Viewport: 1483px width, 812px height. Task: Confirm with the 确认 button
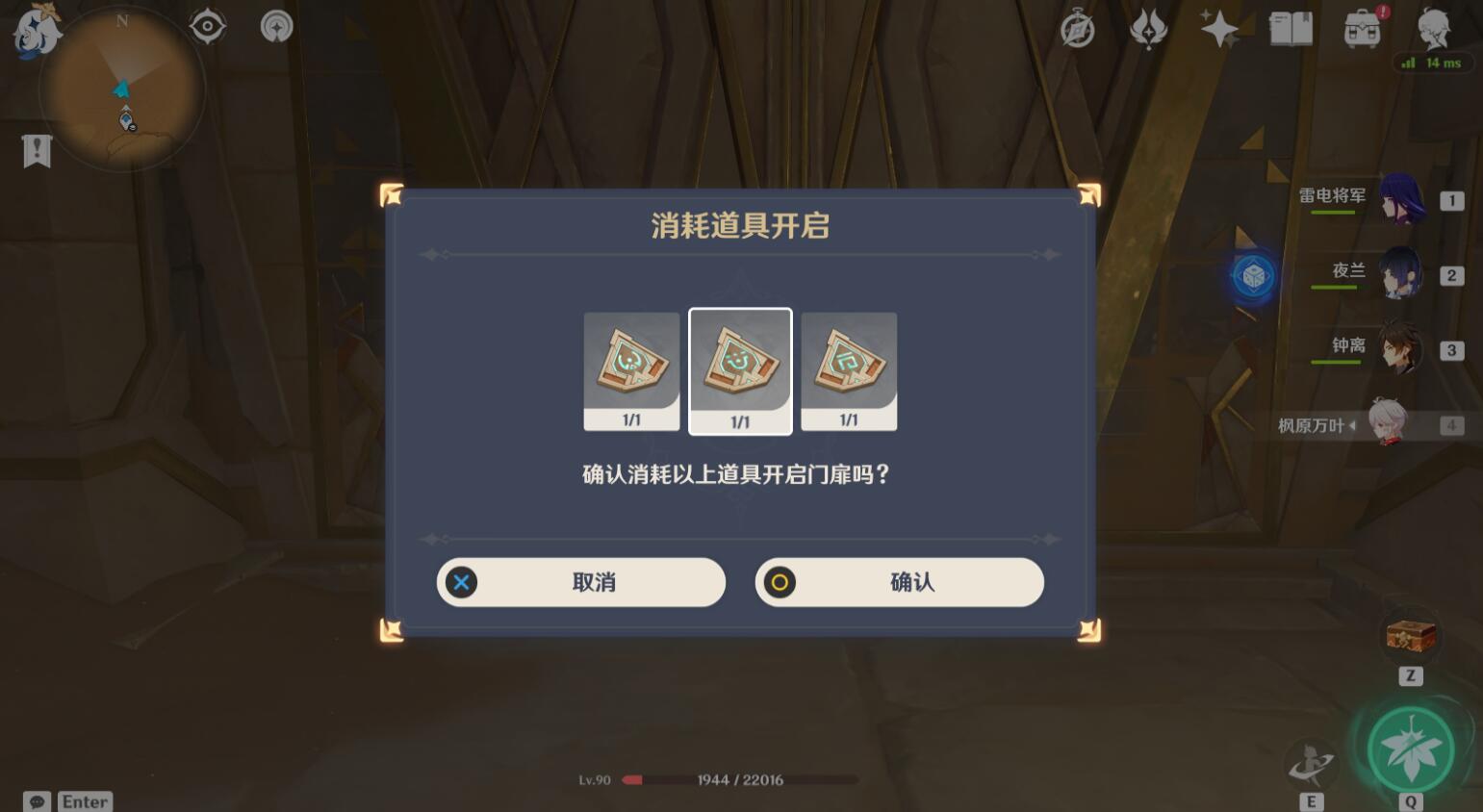[x=899, y=582]
